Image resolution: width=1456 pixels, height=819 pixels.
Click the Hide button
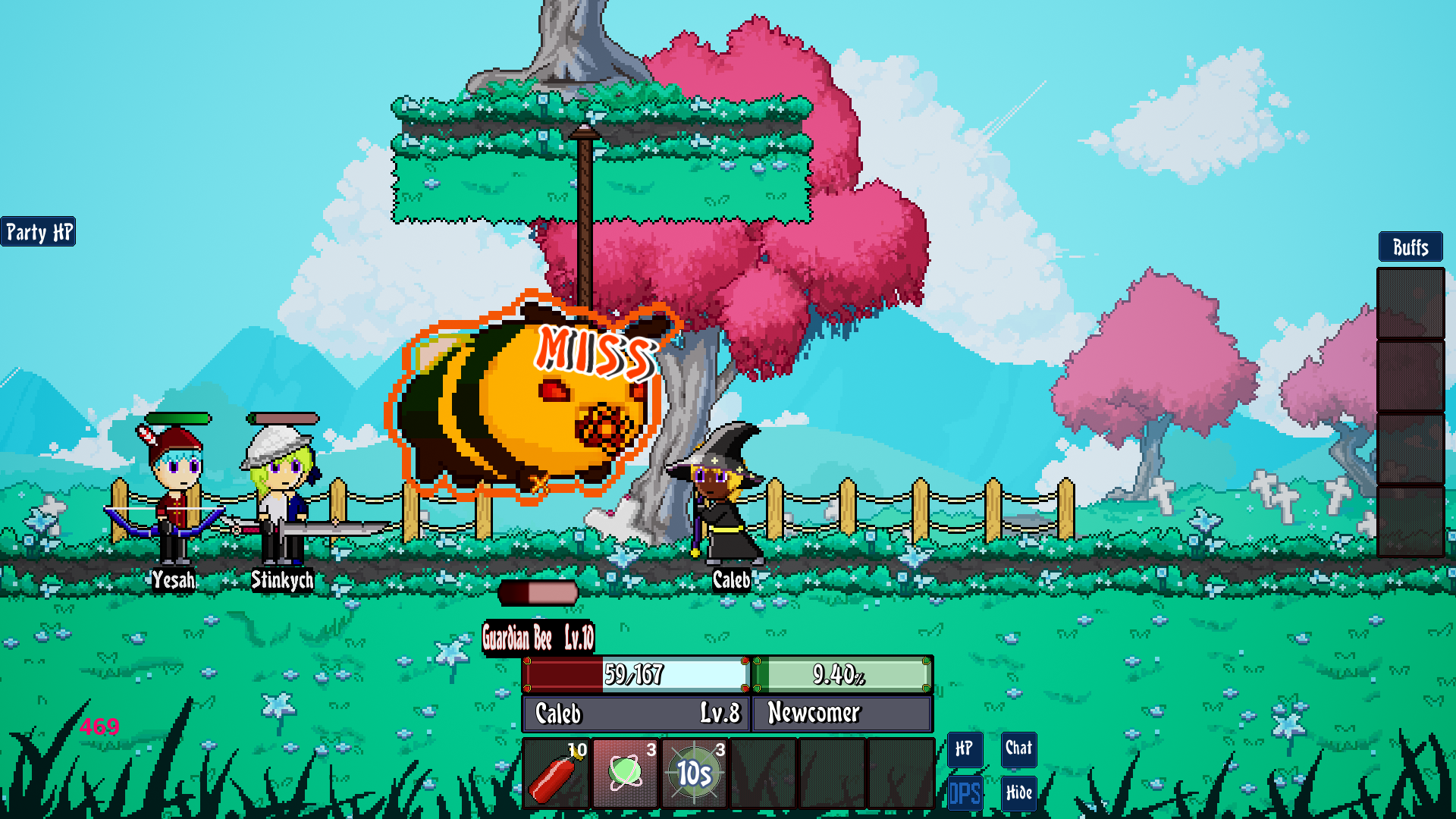pyautogui.click(x=1018, y=793)
